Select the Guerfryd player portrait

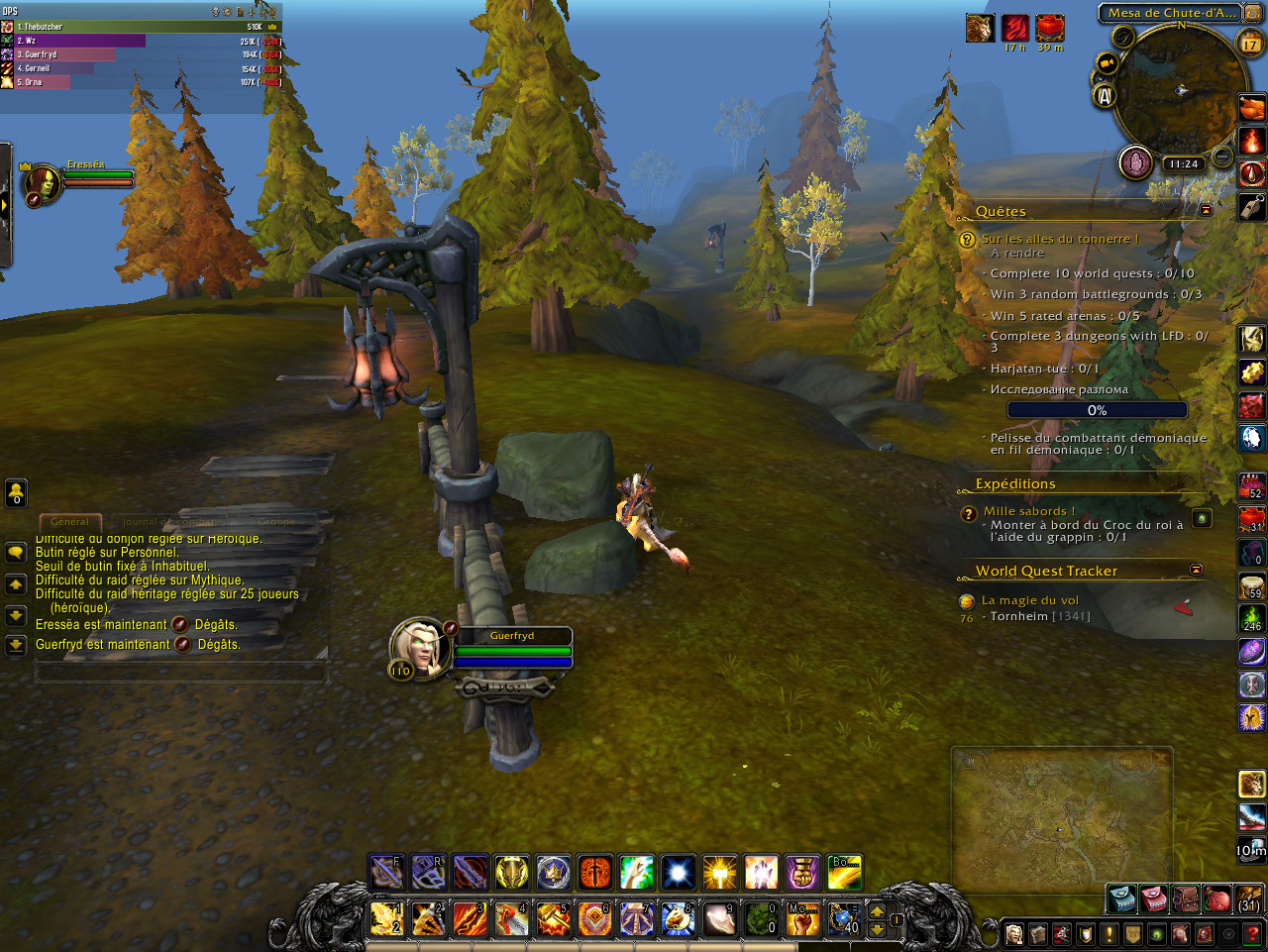click(x=420, y=647)
